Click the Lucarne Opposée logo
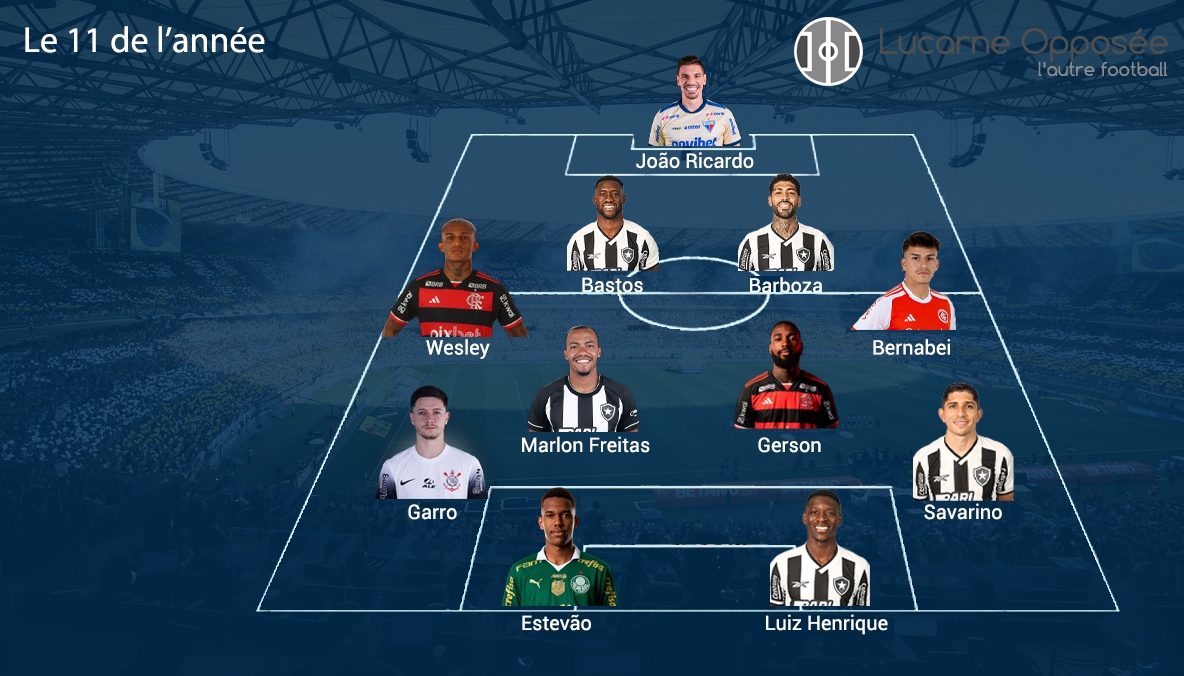Image resolution: width=1184 pixels, height=676 pixels. (x=828, y=51)
